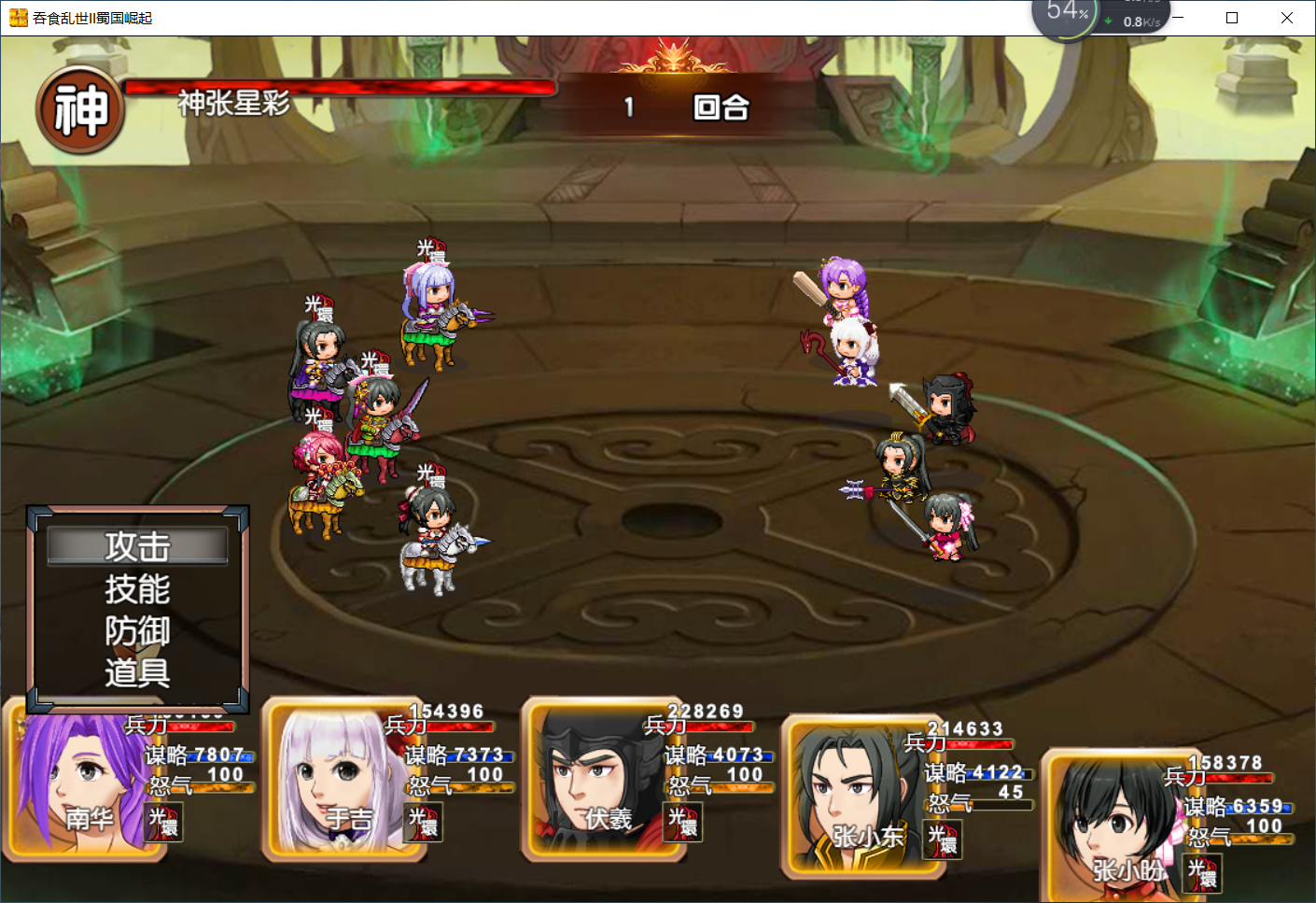Open the 道具 items menu
Viewport: 1316px width, 903px height.
(137, 672)
